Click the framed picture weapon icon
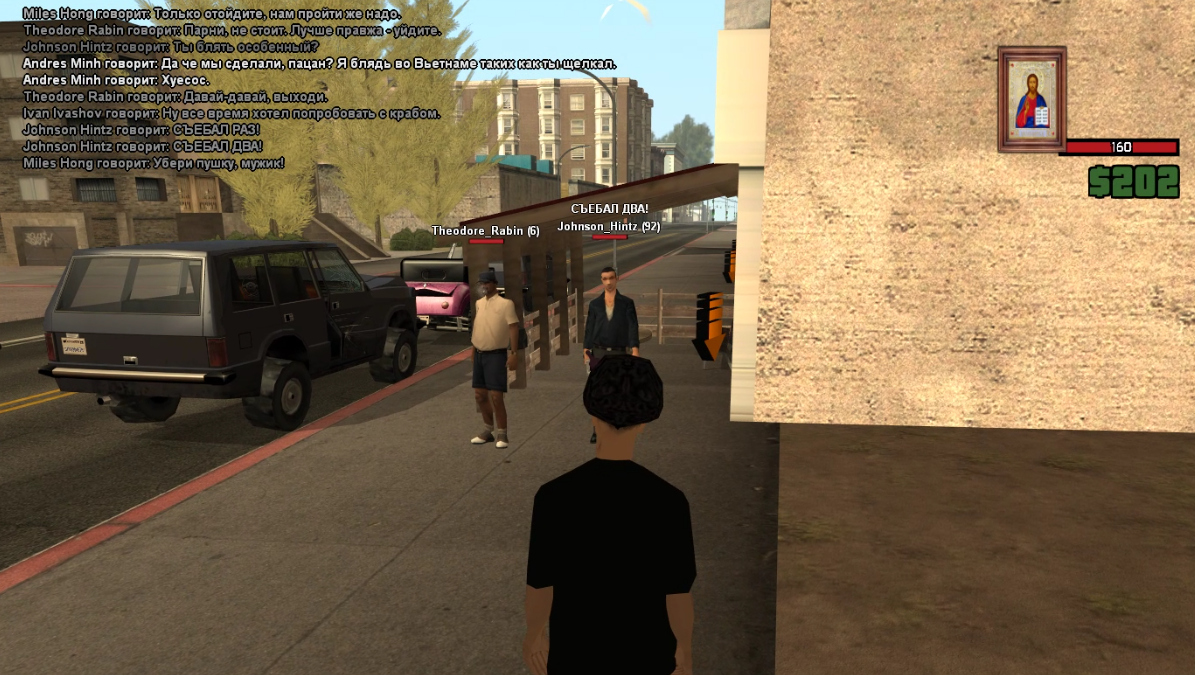1195x675 pixels. [x=1032, y=99]
